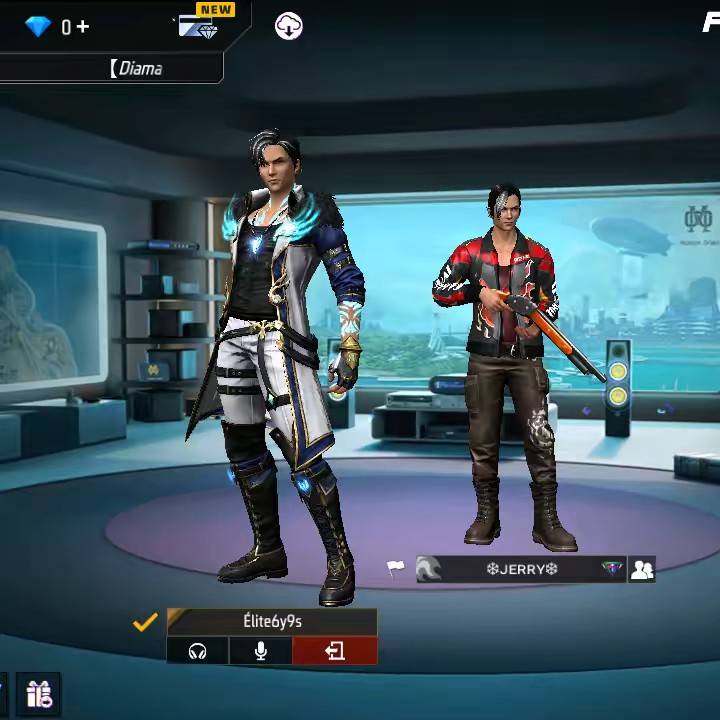Toggle the headphone speaker button
The height and width of the screenshot is (720, 720).
[197, 651]
